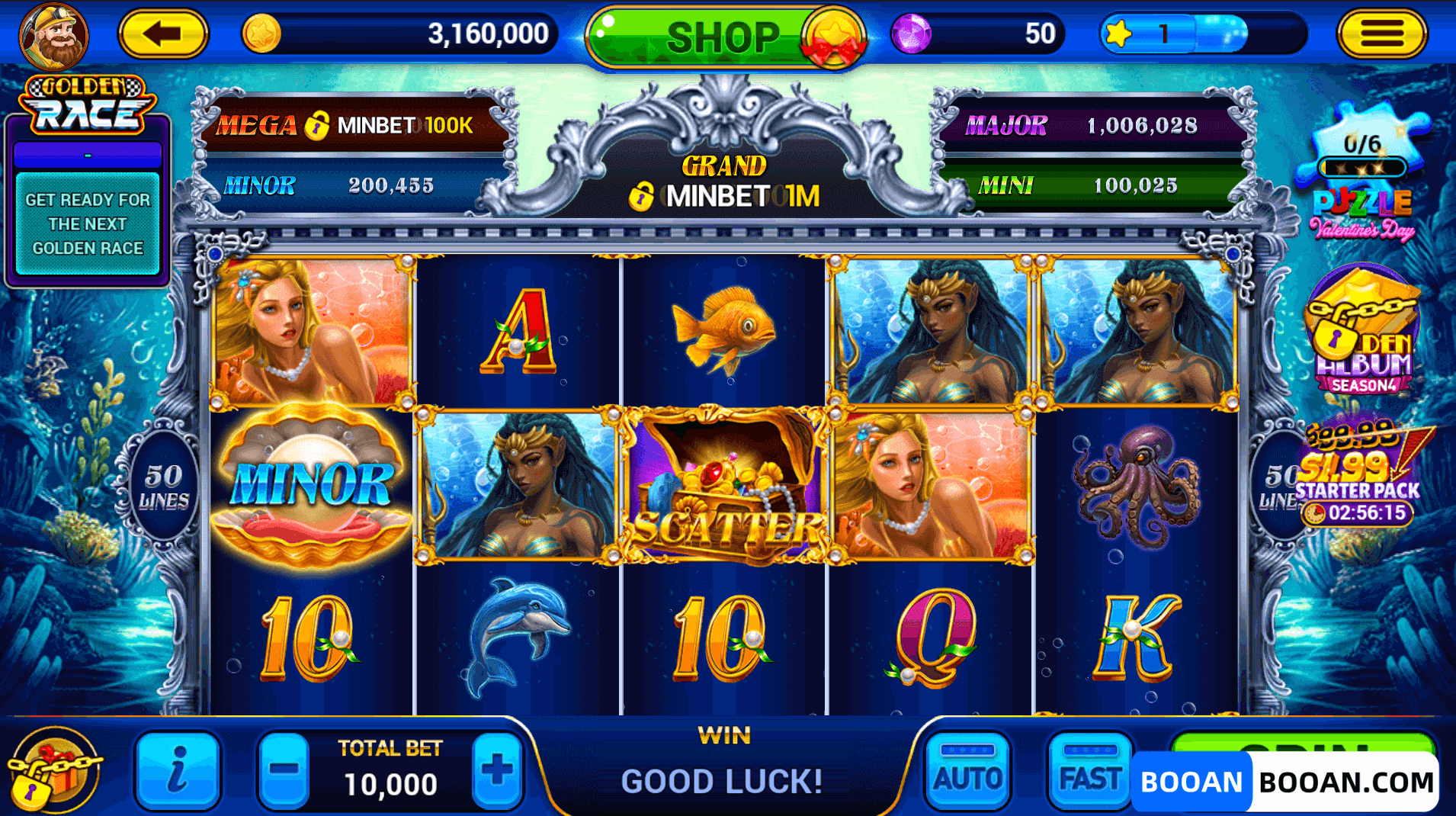Increase the total bet with plus
Screen dimensions: 1456x816
pos(497,772)
